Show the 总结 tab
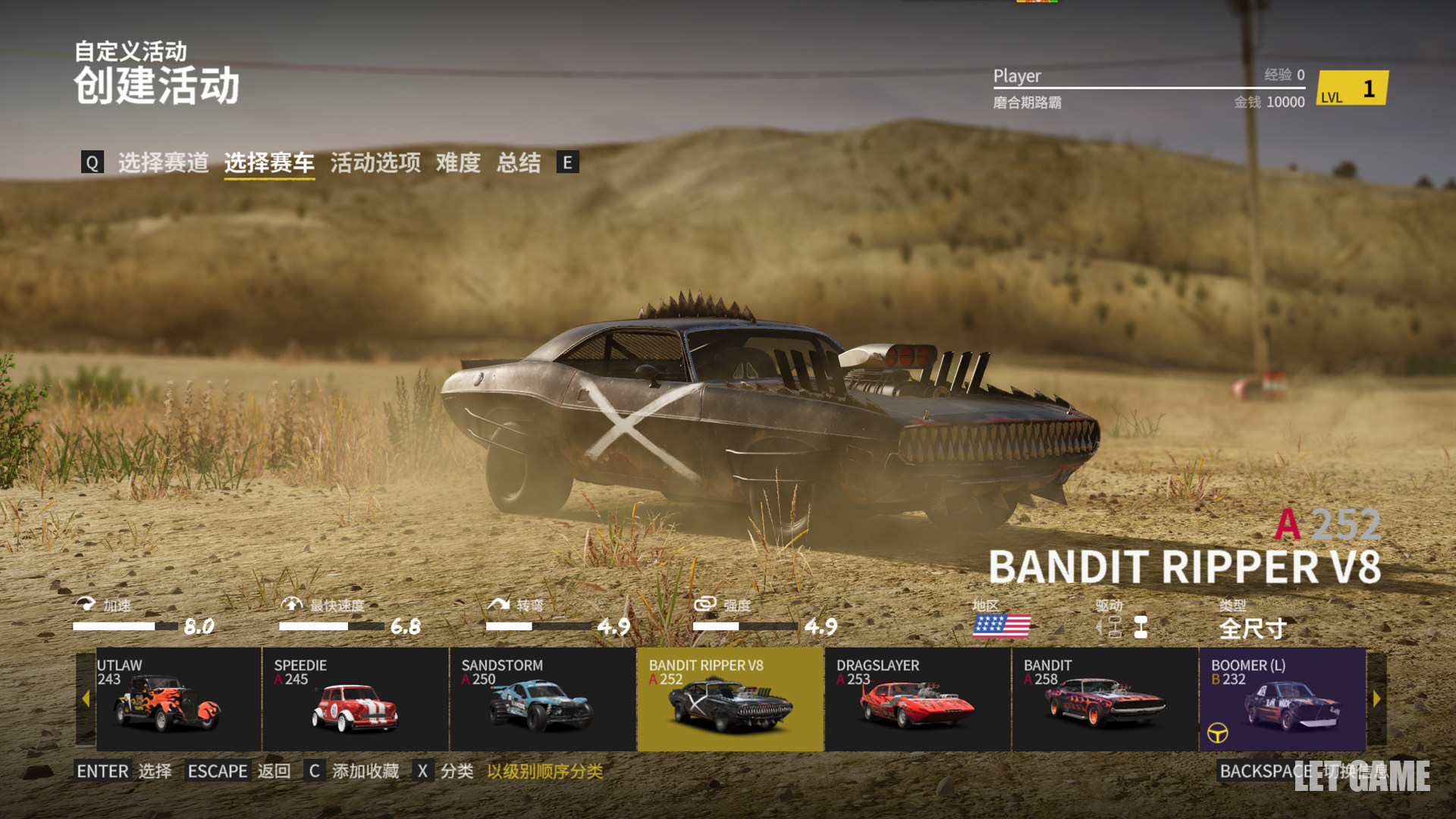This screenshot has width=1456, height=819. click(x=519, y=162)
